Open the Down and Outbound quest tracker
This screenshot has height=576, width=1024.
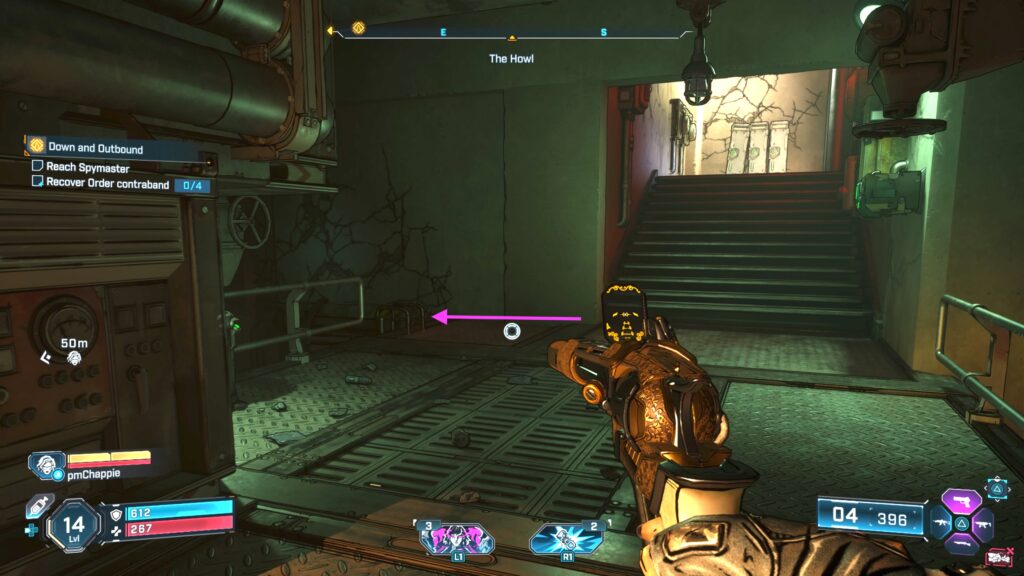click(x=95, y=148)
